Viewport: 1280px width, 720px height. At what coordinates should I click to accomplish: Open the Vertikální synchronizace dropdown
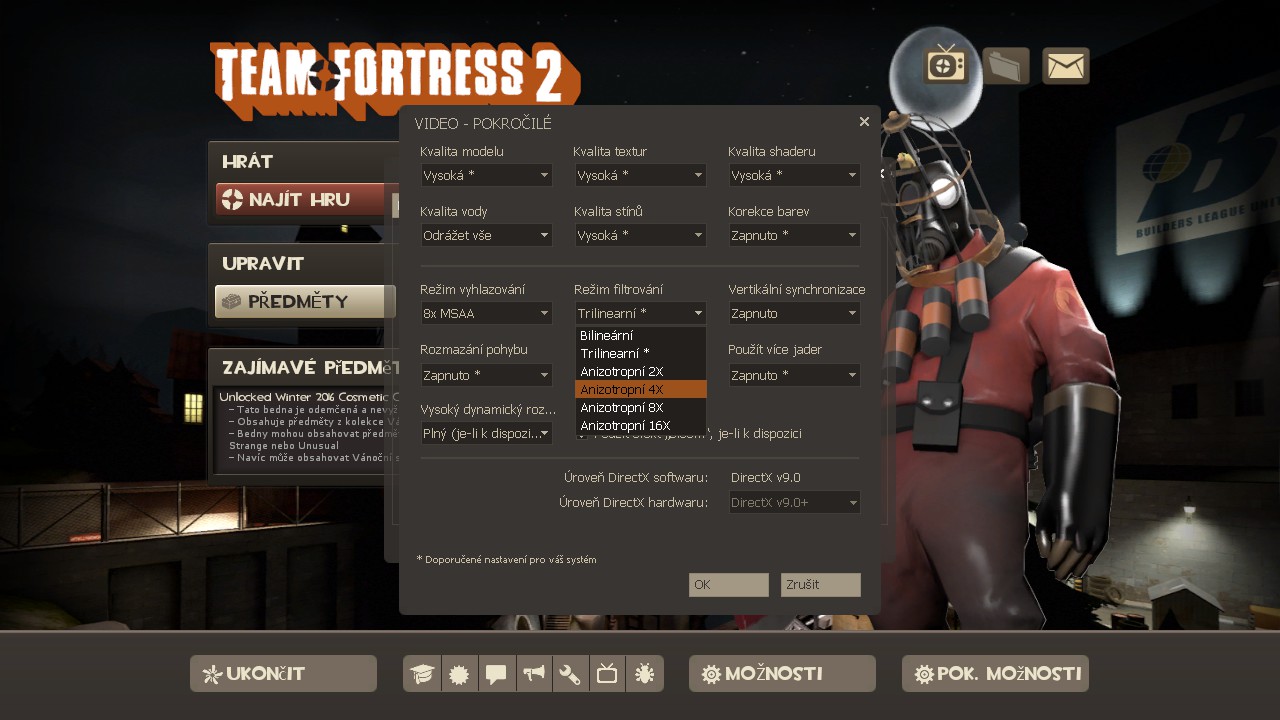(794, 314)
